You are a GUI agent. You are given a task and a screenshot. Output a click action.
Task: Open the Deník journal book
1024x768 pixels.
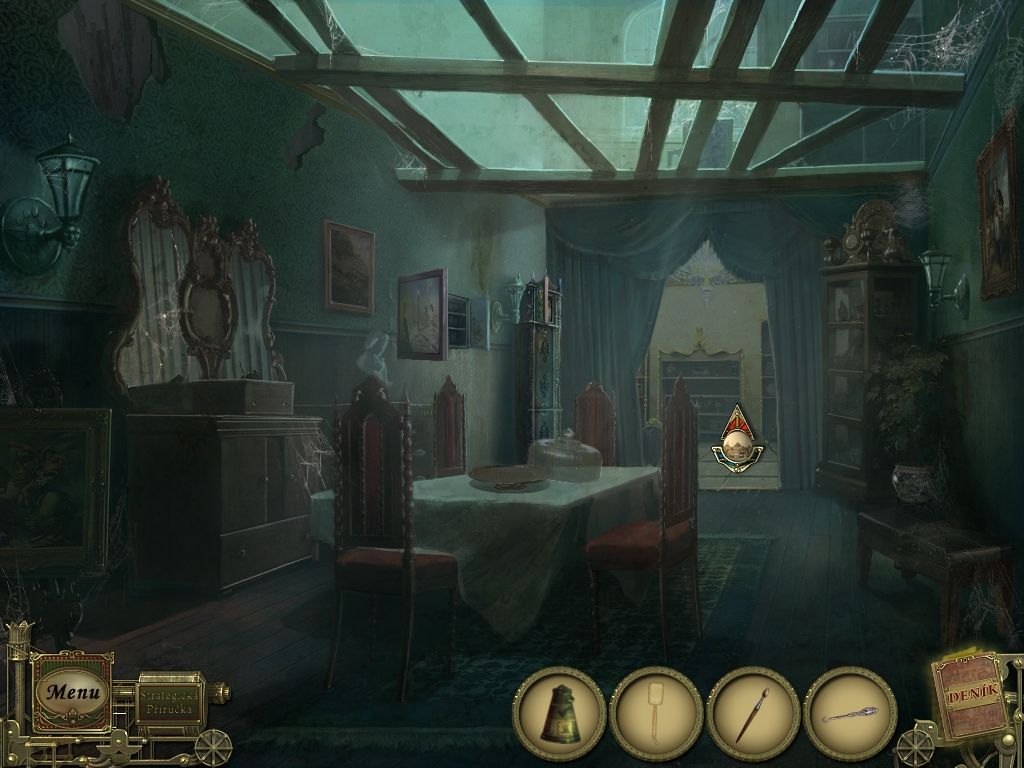click(970, 697)
